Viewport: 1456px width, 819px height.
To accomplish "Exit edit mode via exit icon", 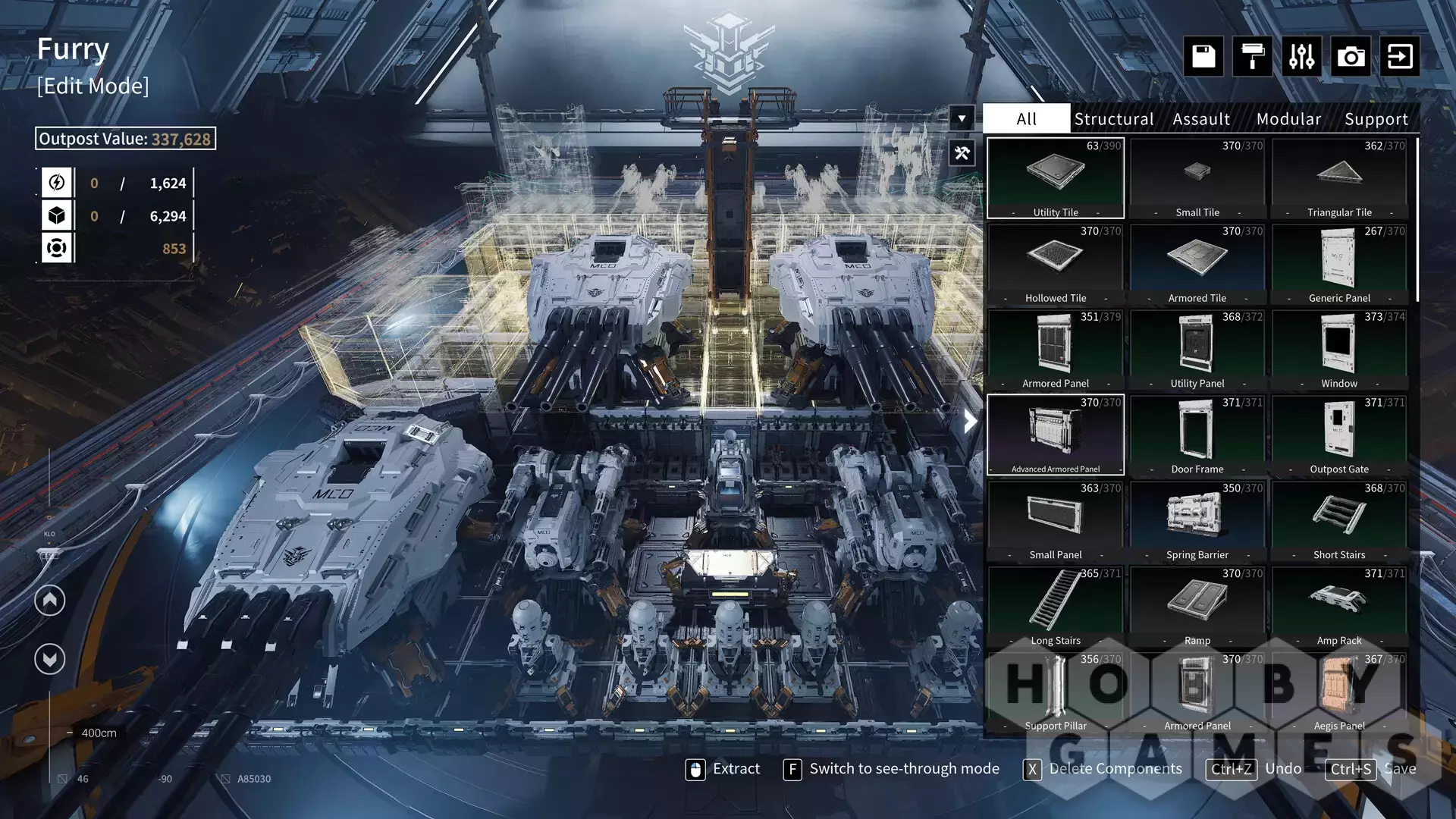I will click(1400, 56).
